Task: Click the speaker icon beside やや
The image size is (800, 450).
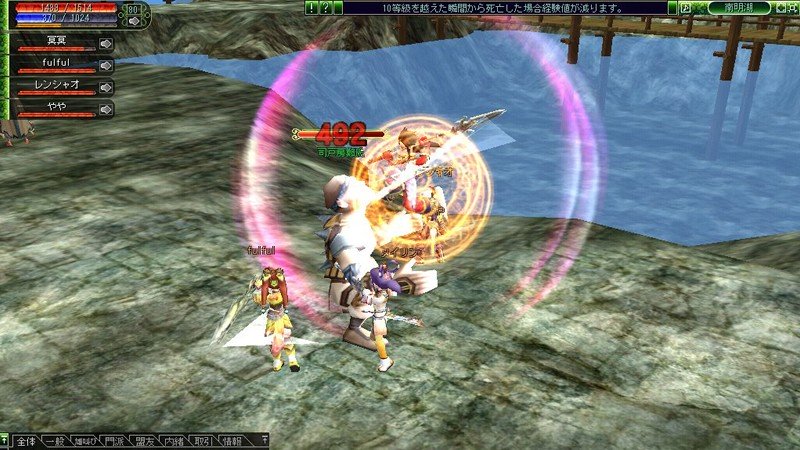Action: click(x=106, y=109)
